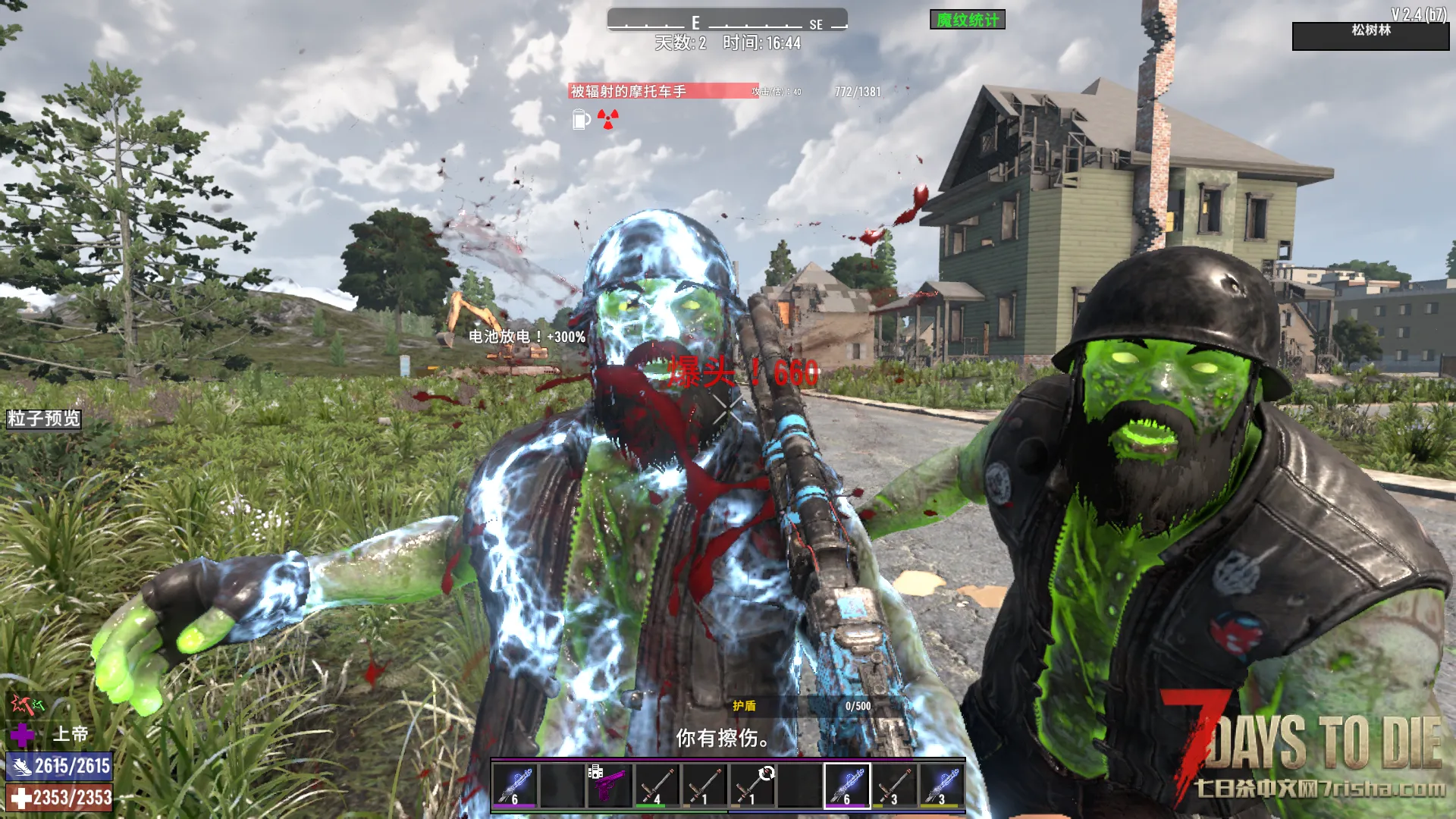This screenshot has width=1456, height=819.
Task: Select the purple pistol hotbar slot
Action: tap(609, 784)
